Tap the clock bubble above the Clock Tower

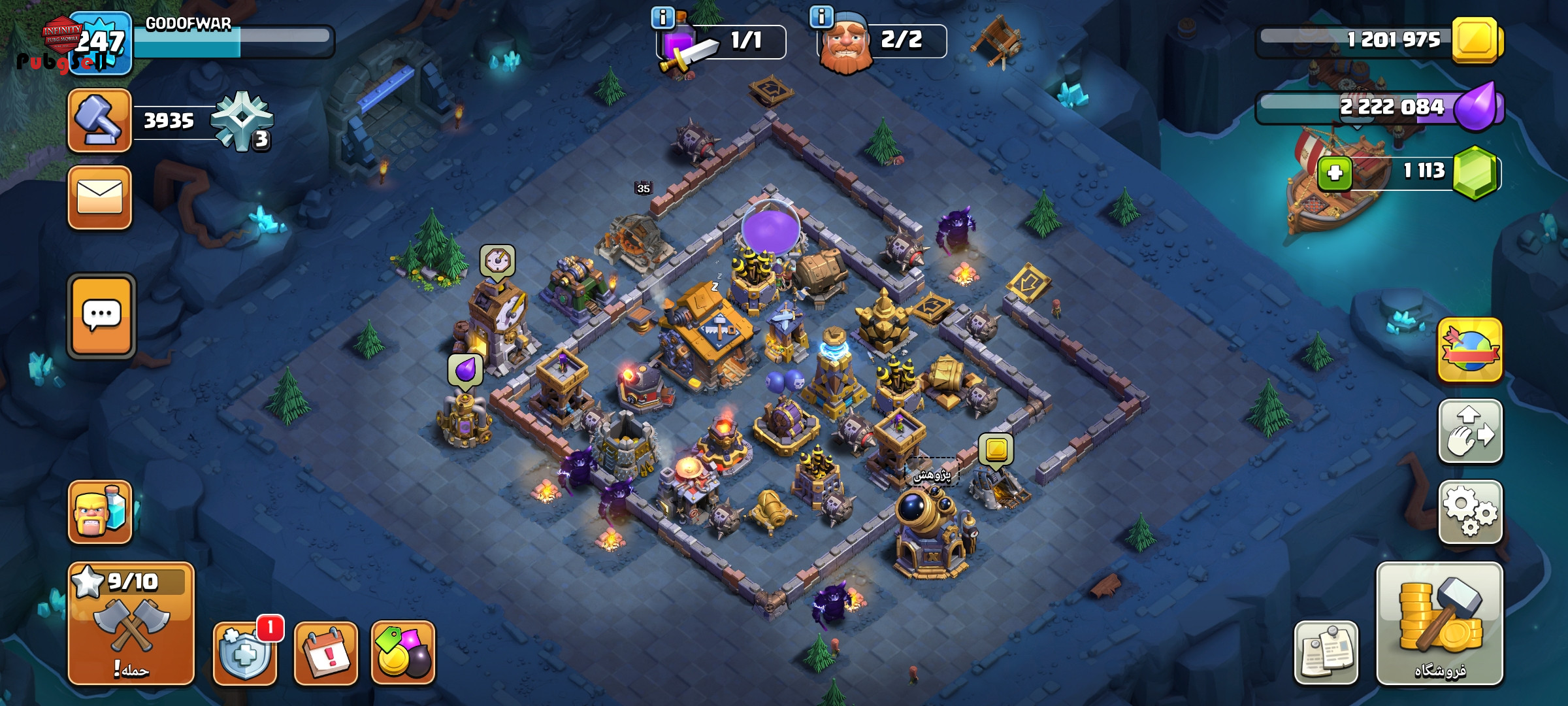(x=498, y=261)
